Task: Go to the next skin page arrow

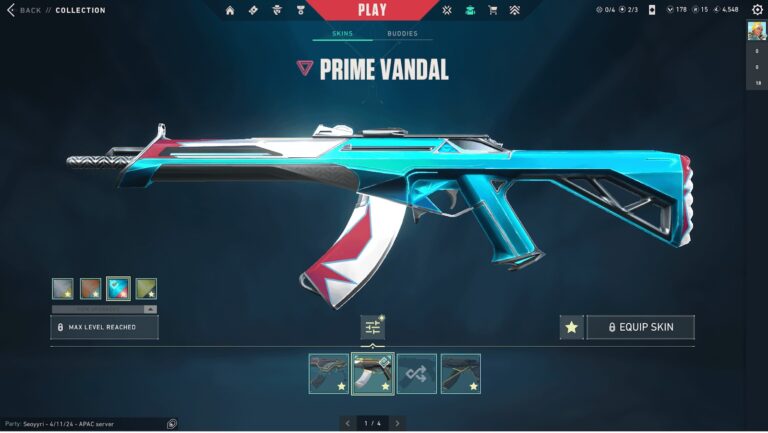Action: (398, 423)
